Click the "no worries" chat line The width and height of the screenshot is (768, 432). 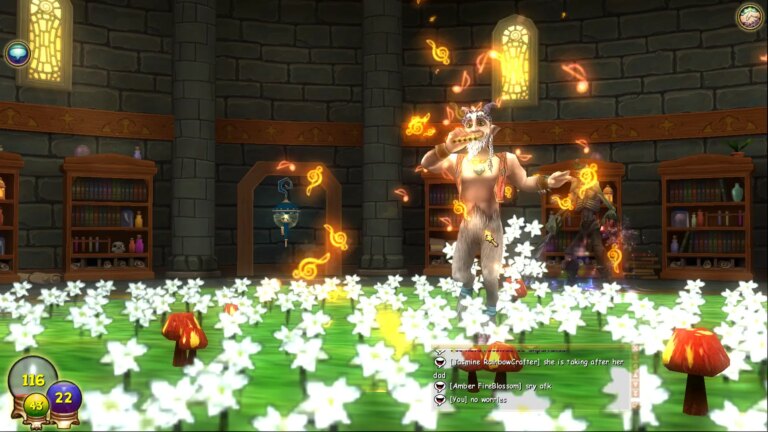pyautogui.click(x=480, y=400)
